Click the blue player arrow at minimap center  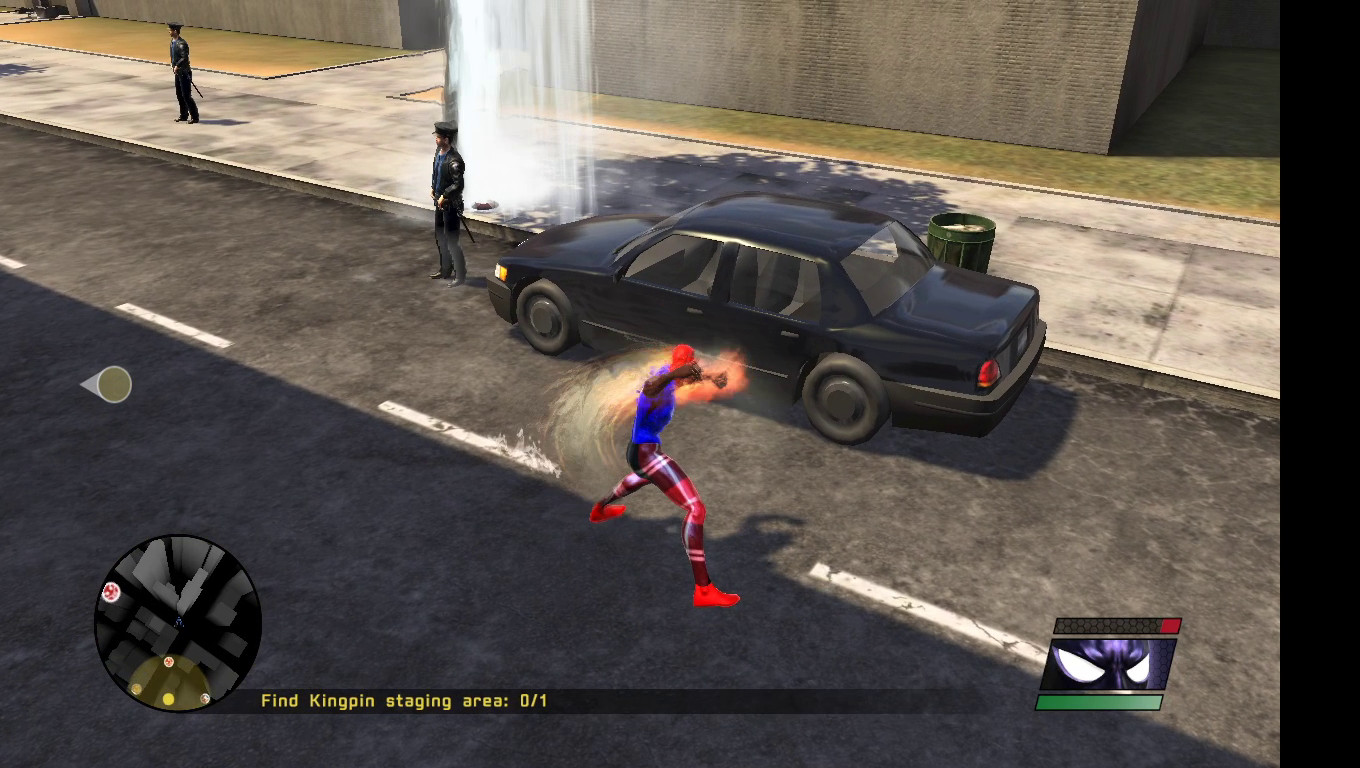coord(178,622)
